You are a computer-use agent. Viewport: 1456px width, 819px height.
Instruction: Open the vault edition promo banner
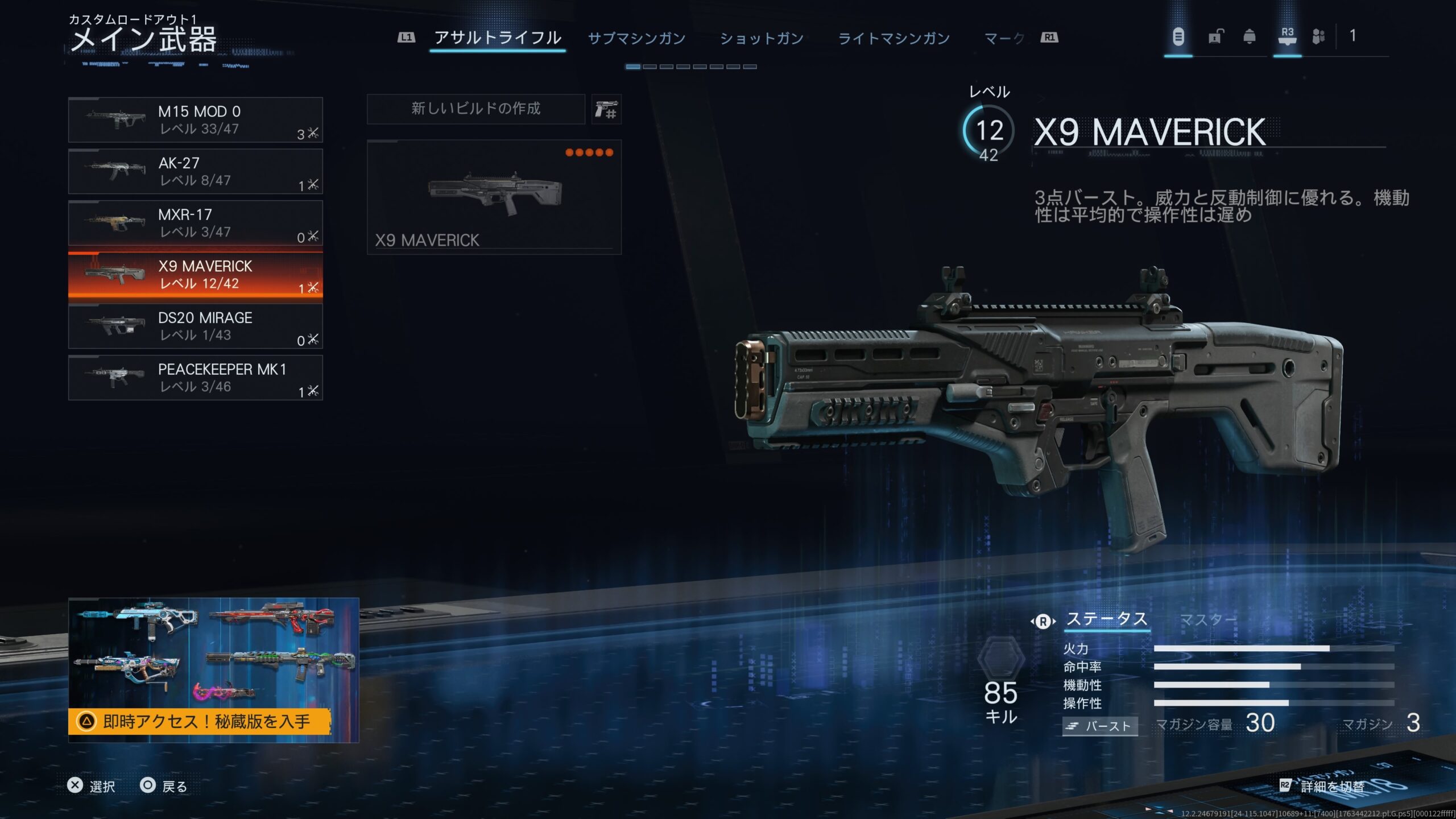click(213, 670)
